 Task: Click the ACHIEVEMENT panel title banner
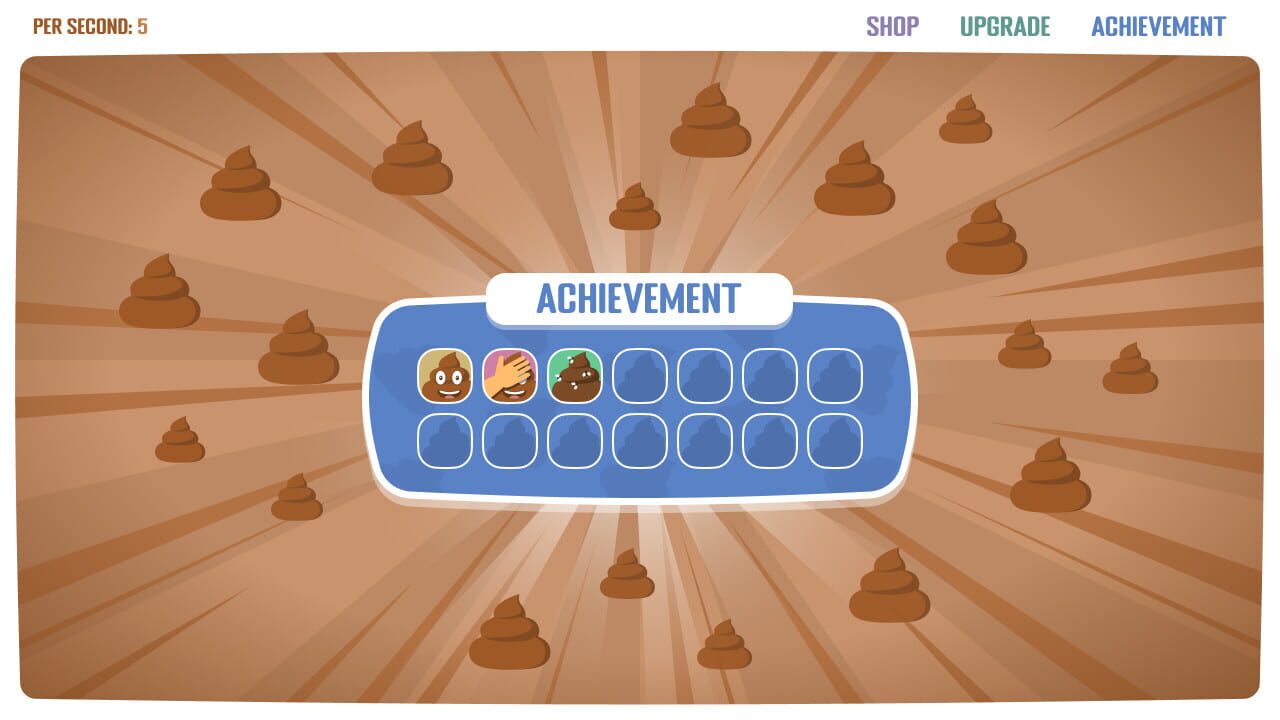pos(638,296)
